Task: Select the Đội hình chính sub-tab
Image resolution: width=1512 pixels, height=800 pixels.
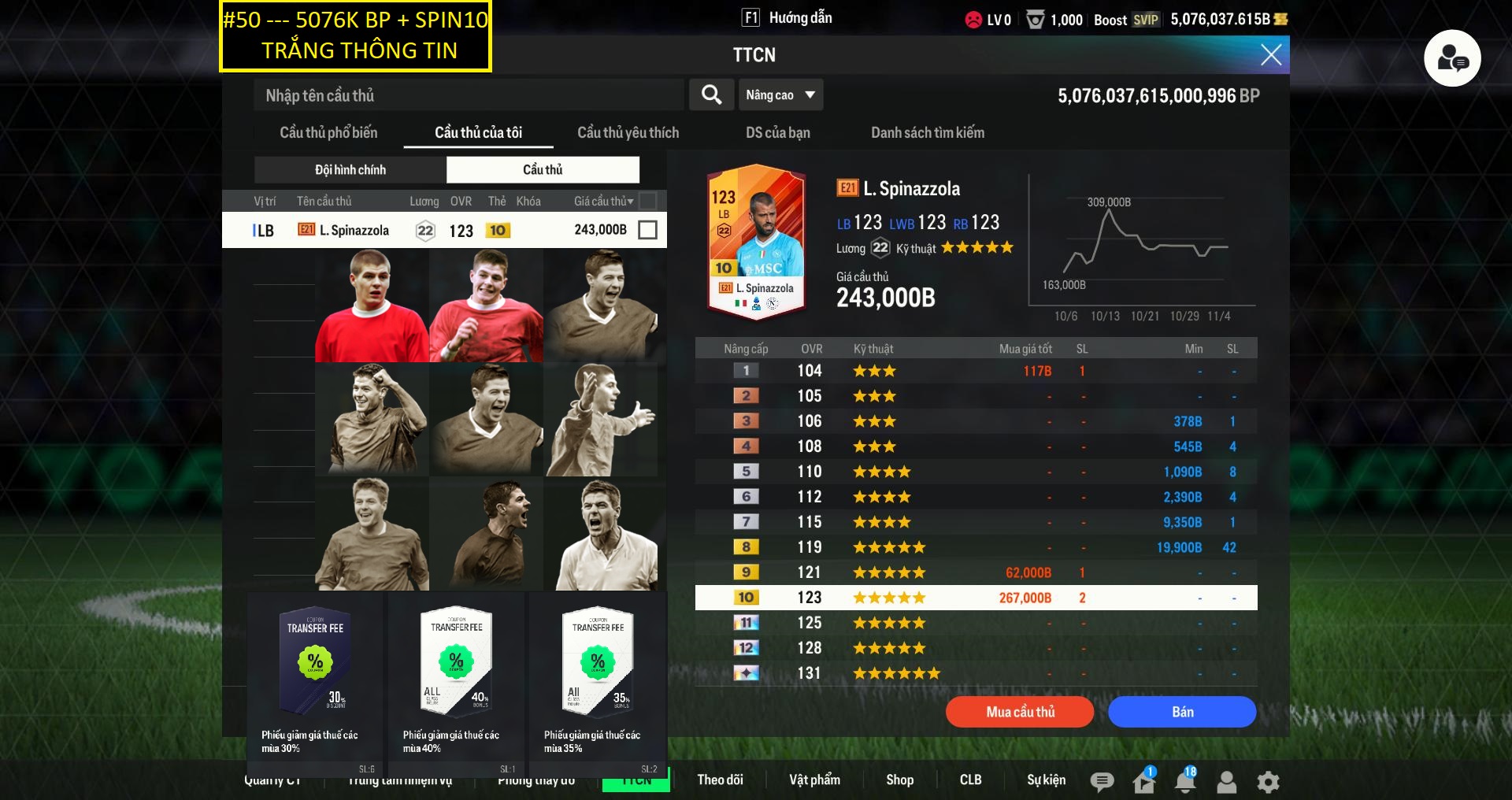Action: coord(350,169)
